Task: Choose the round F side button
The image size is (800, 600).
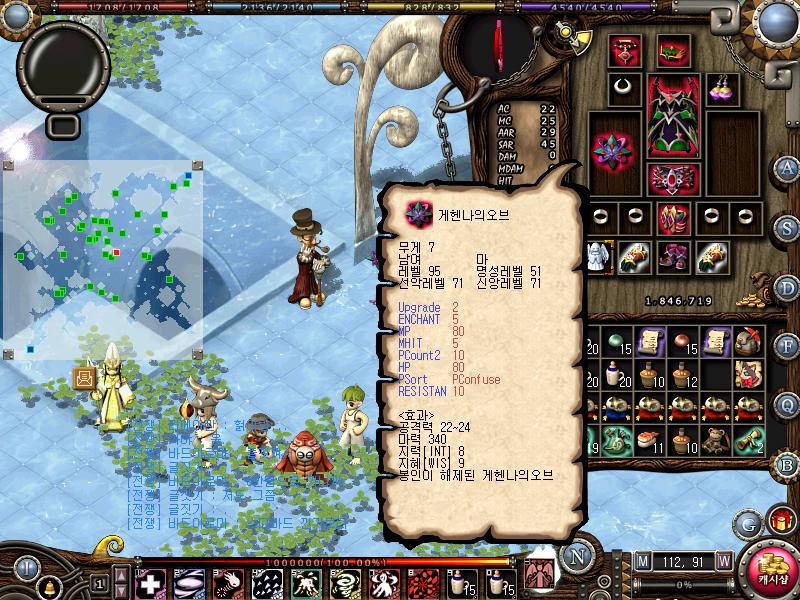Action: (x=787, y=345)
